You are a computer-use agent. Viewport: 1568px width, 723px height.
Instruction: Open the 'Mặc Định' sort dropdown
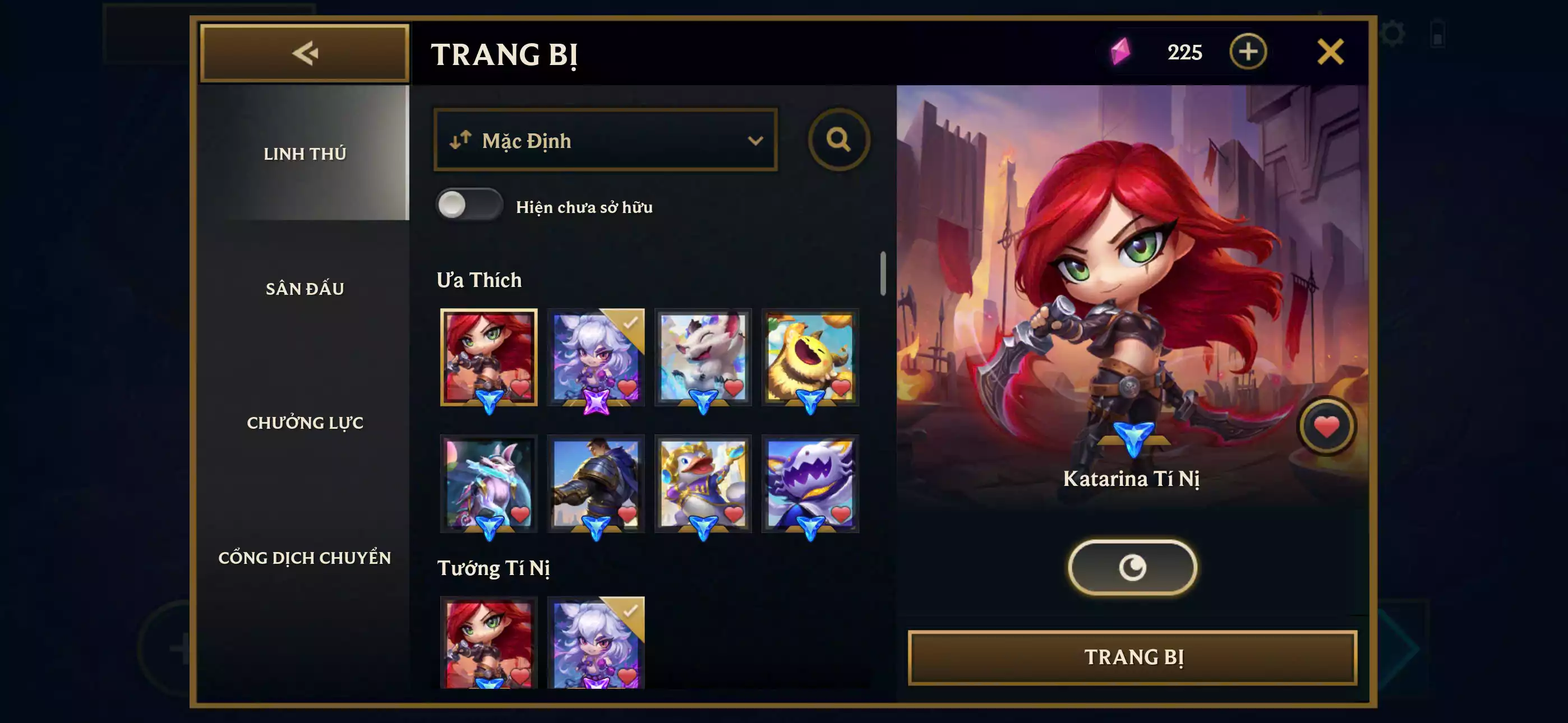coord(605,141)
